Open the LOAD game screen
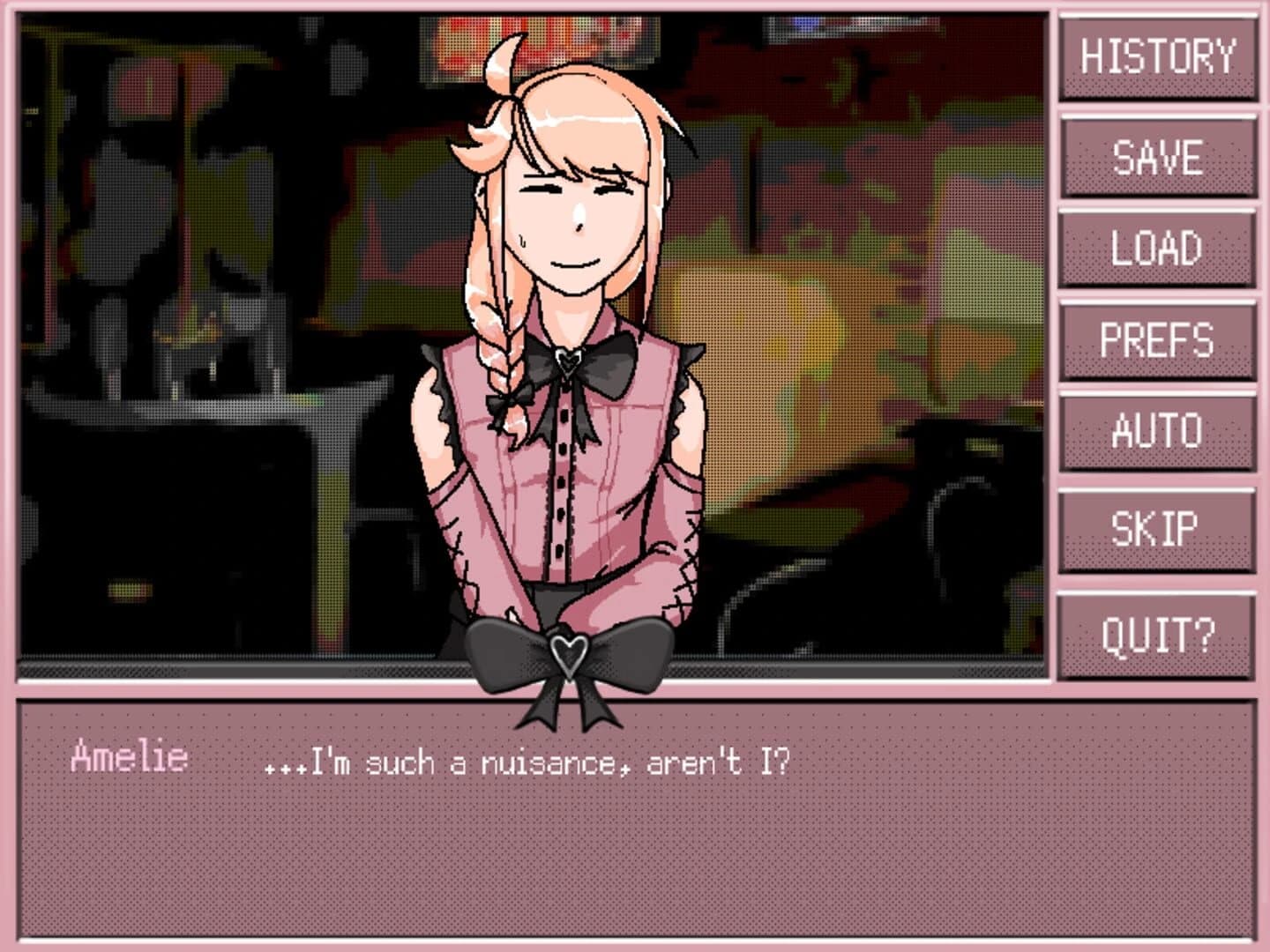This screenshot has height=952, width=1270. 1158,249
